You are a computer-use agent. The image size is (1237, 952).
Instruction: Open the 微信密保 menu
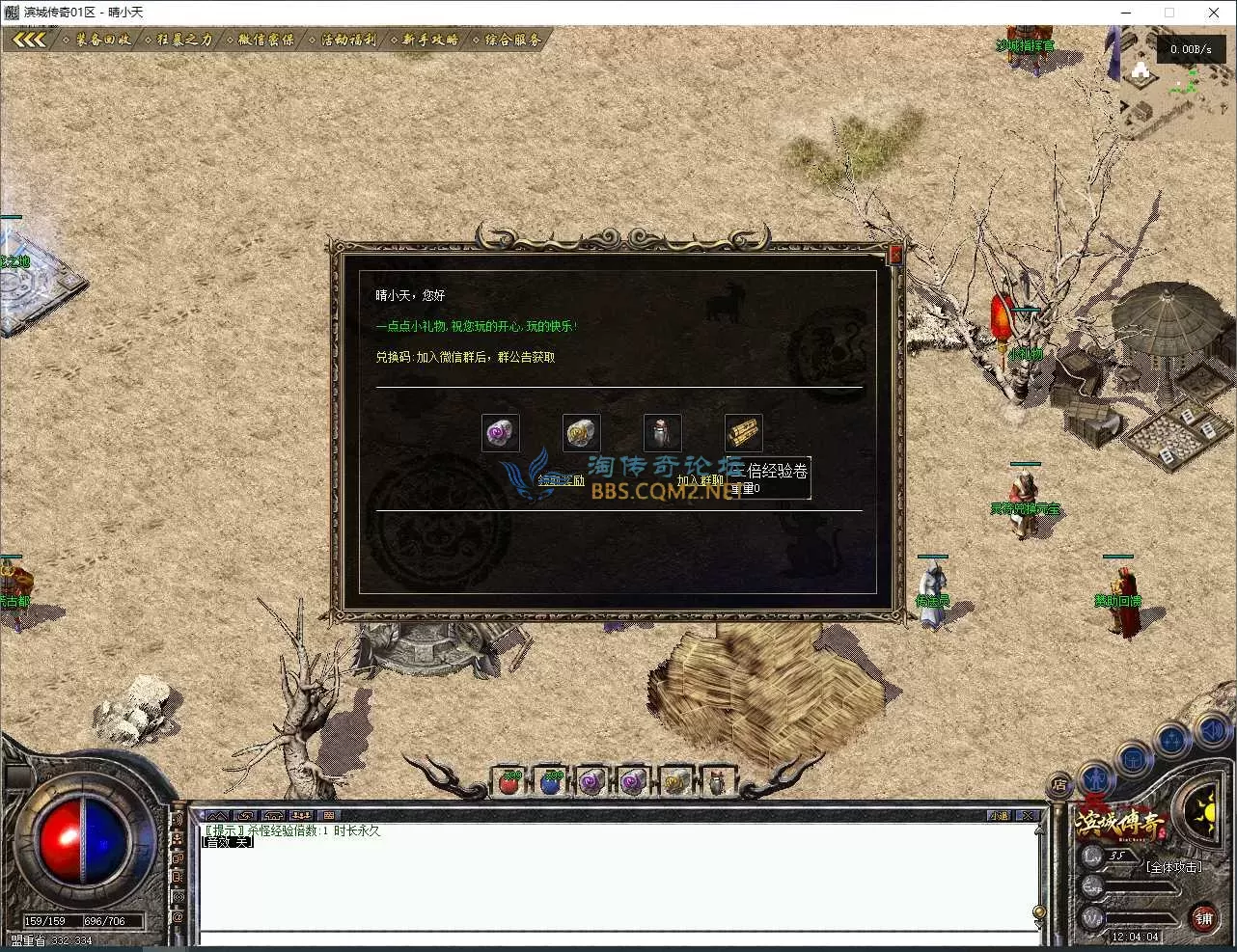click(265, 40)
